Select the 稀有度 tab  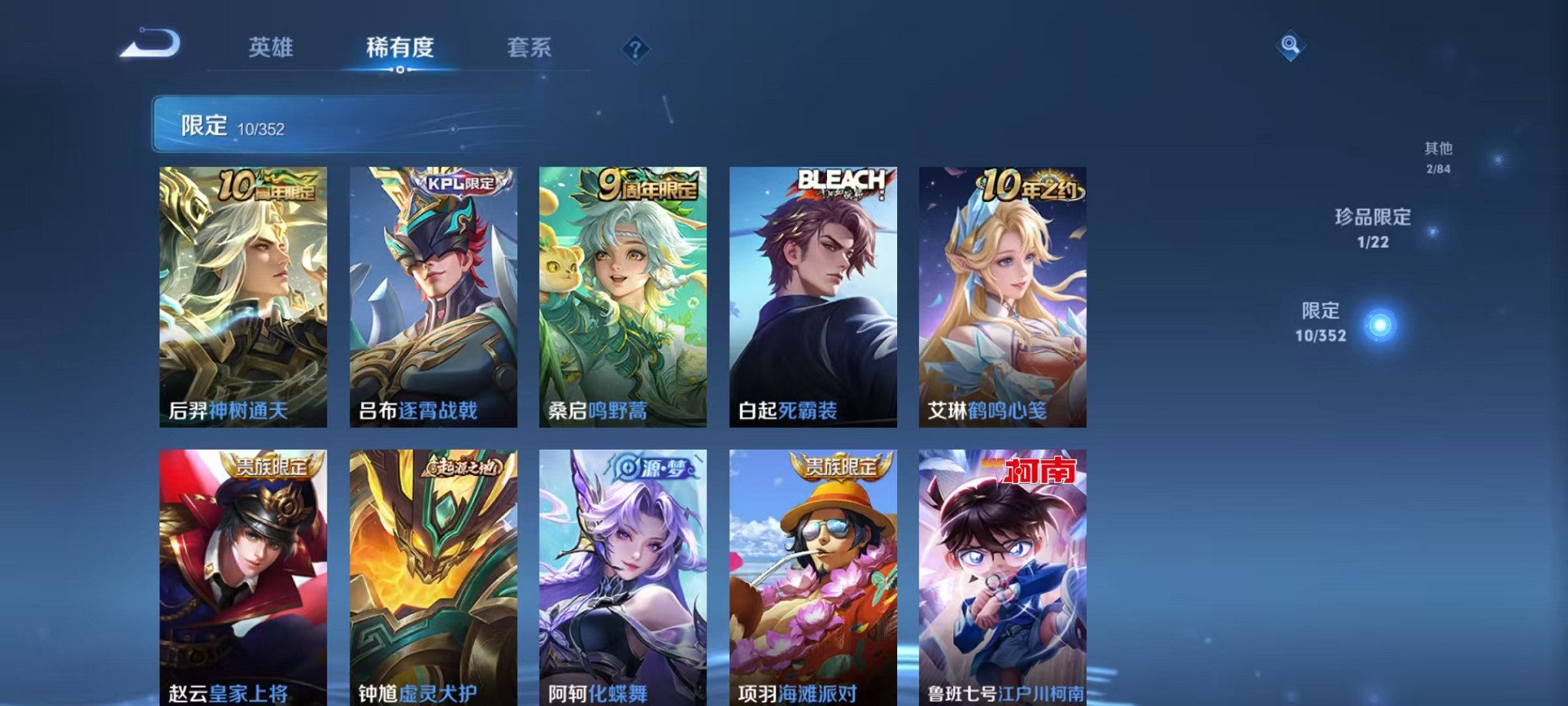click(x=398, y=48)
